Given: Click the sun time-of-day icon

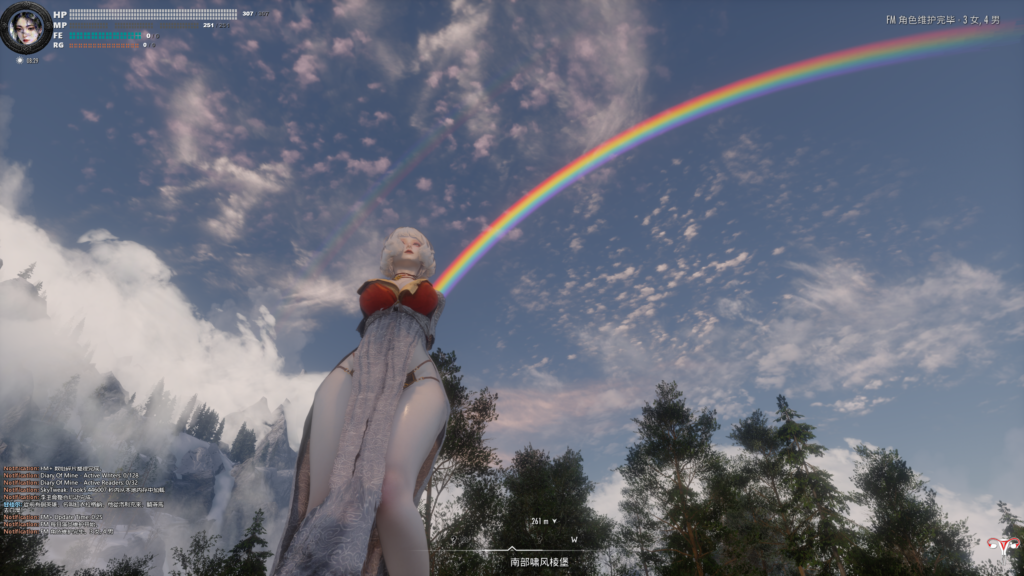Looking at the screenshot, I should 20,60.
